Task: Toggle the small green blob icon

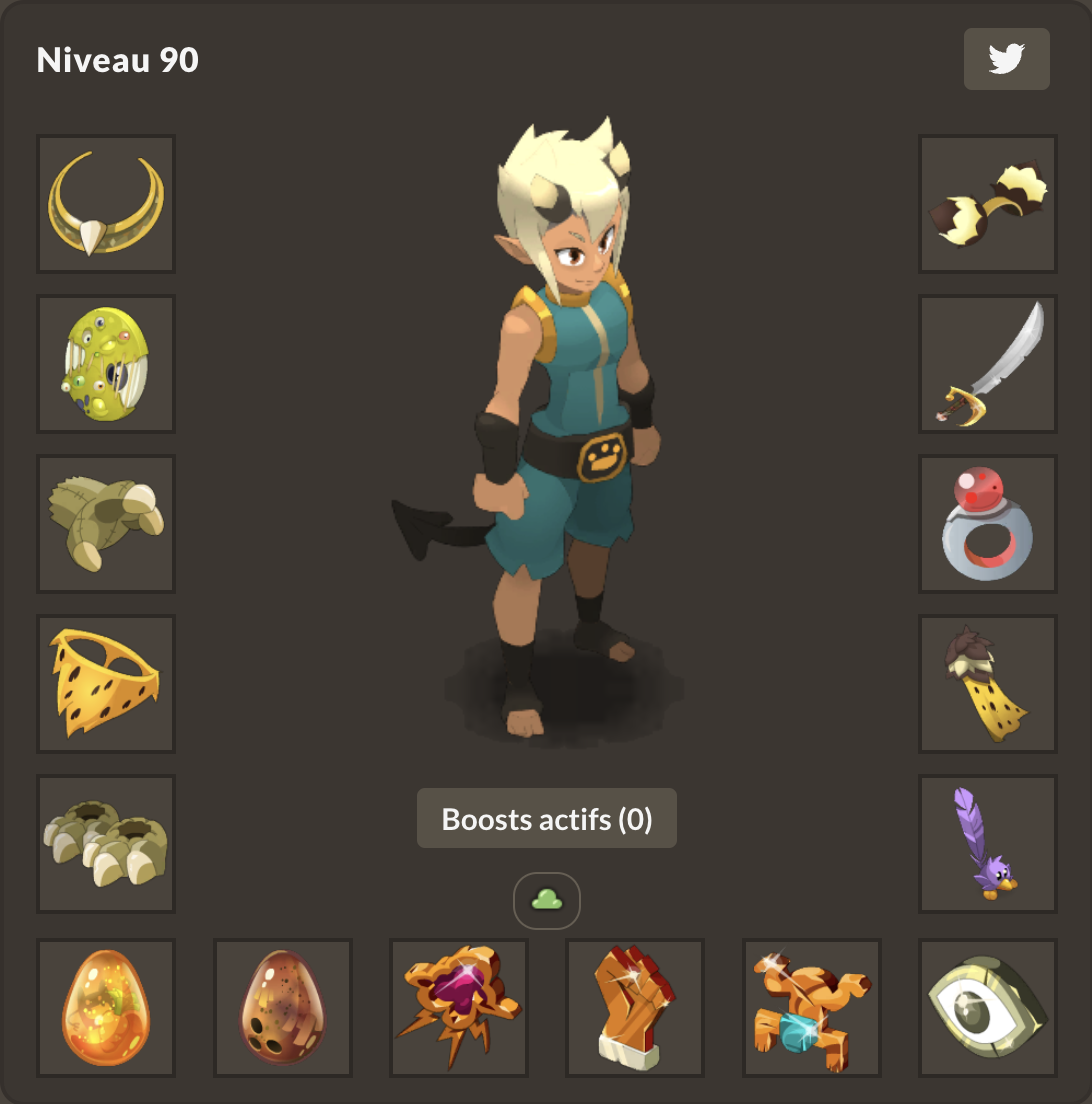Action: [x=547, y=901]
